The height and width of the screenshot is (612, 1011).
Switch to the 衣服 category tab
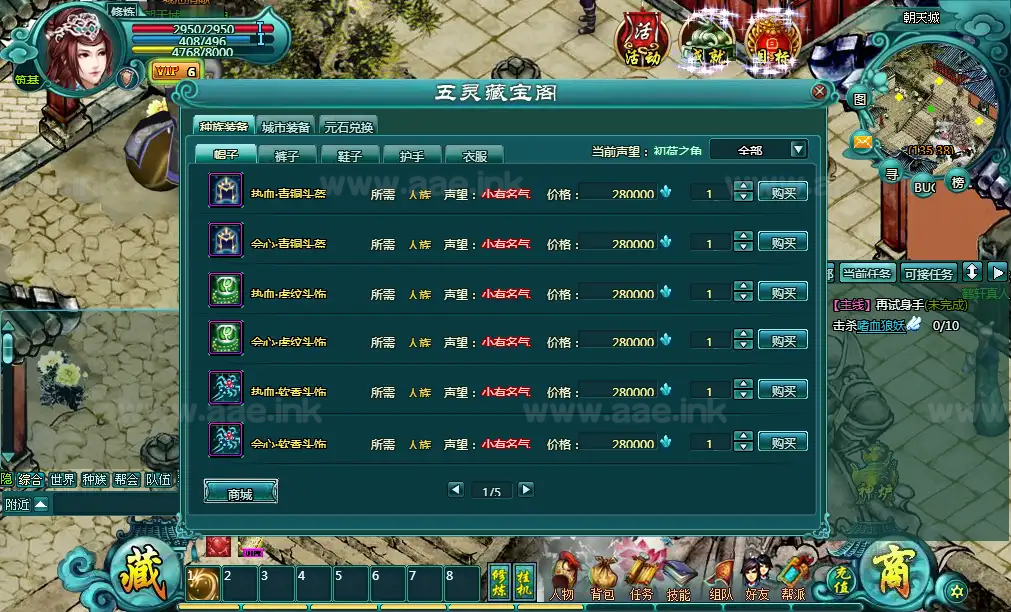tap(474, 155)
